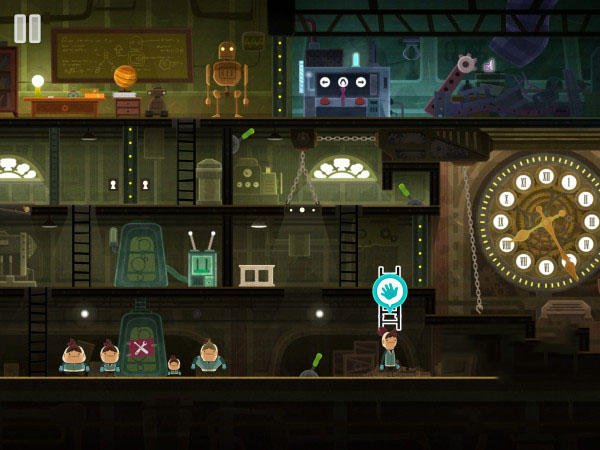Tap the teal hand interaction icon
600x450 pixels.
tap(389, 291)
